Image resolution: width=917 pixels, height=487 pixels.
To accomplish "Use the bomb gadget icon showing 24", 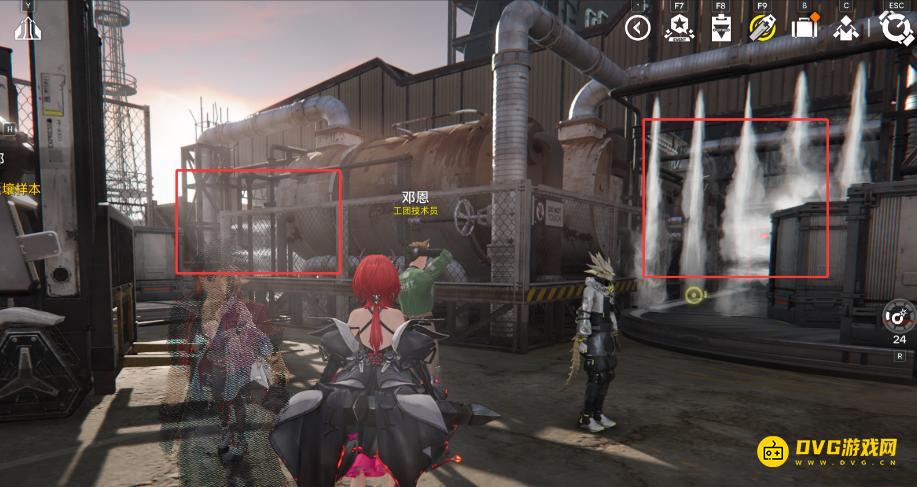I will [899, 319].
